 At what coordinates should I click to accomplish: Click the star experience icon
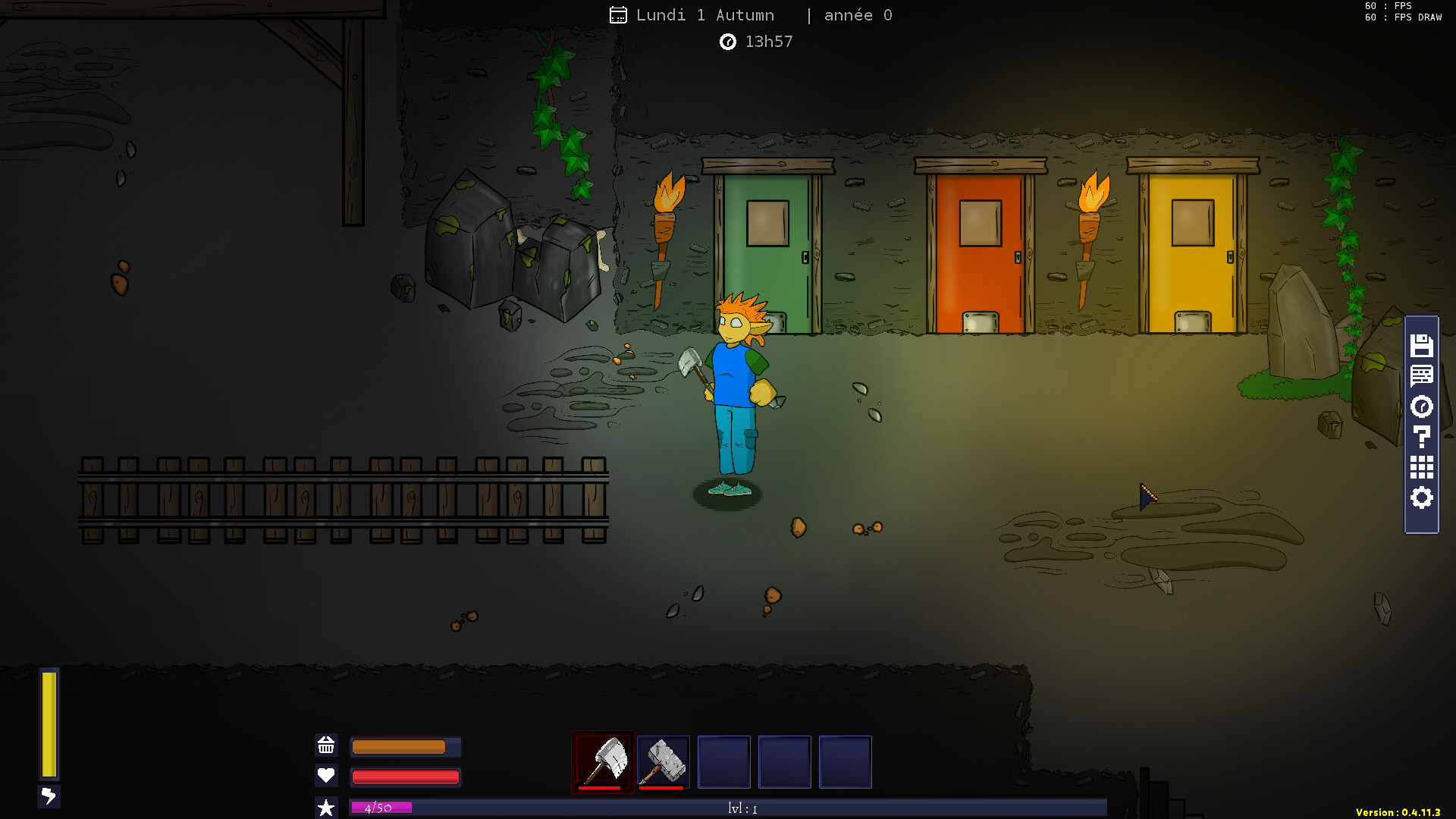point(326,807)
